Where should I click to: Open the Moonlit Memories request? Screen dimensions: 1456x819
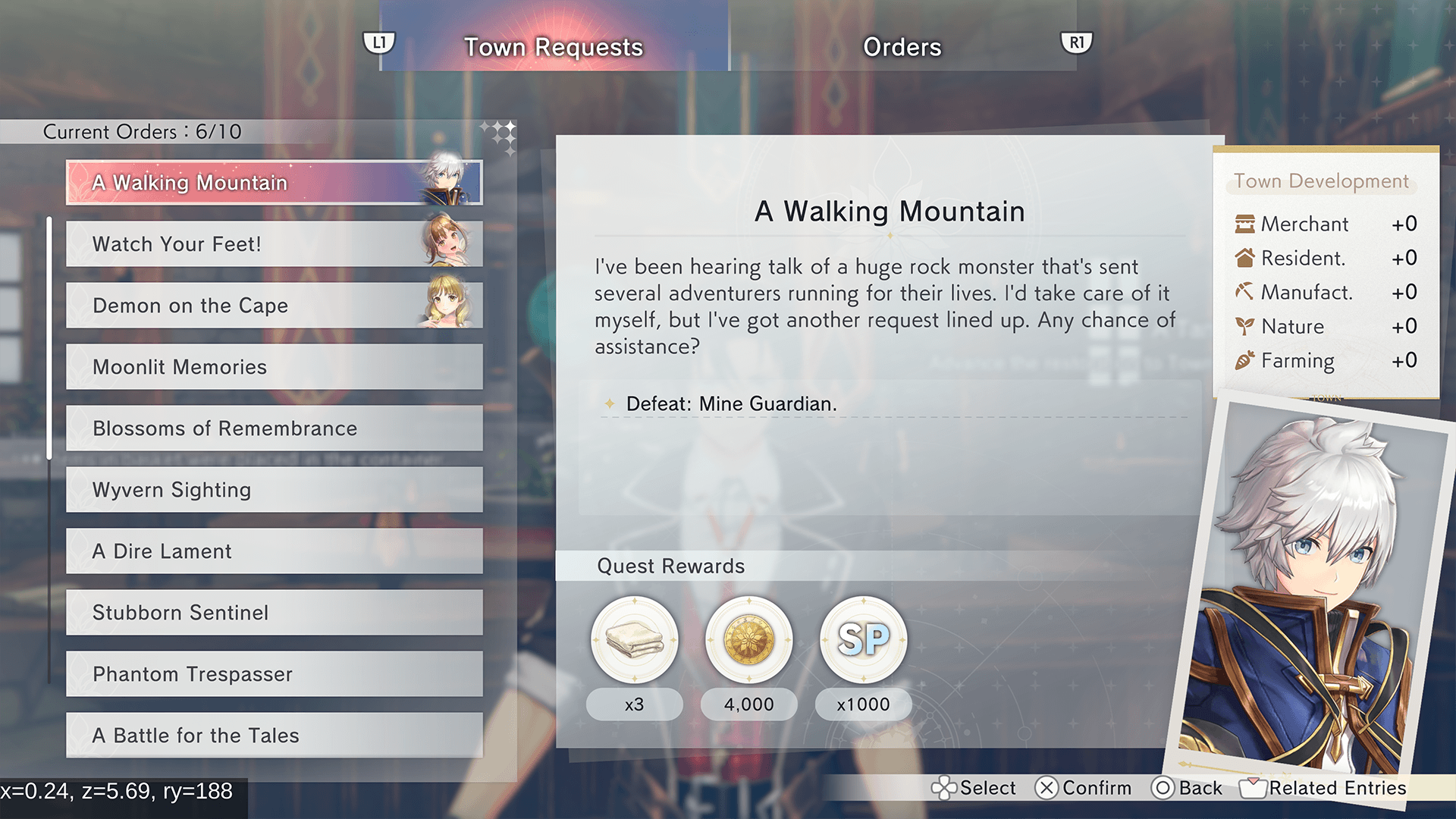pyautogui.click(x=274, y=367)
